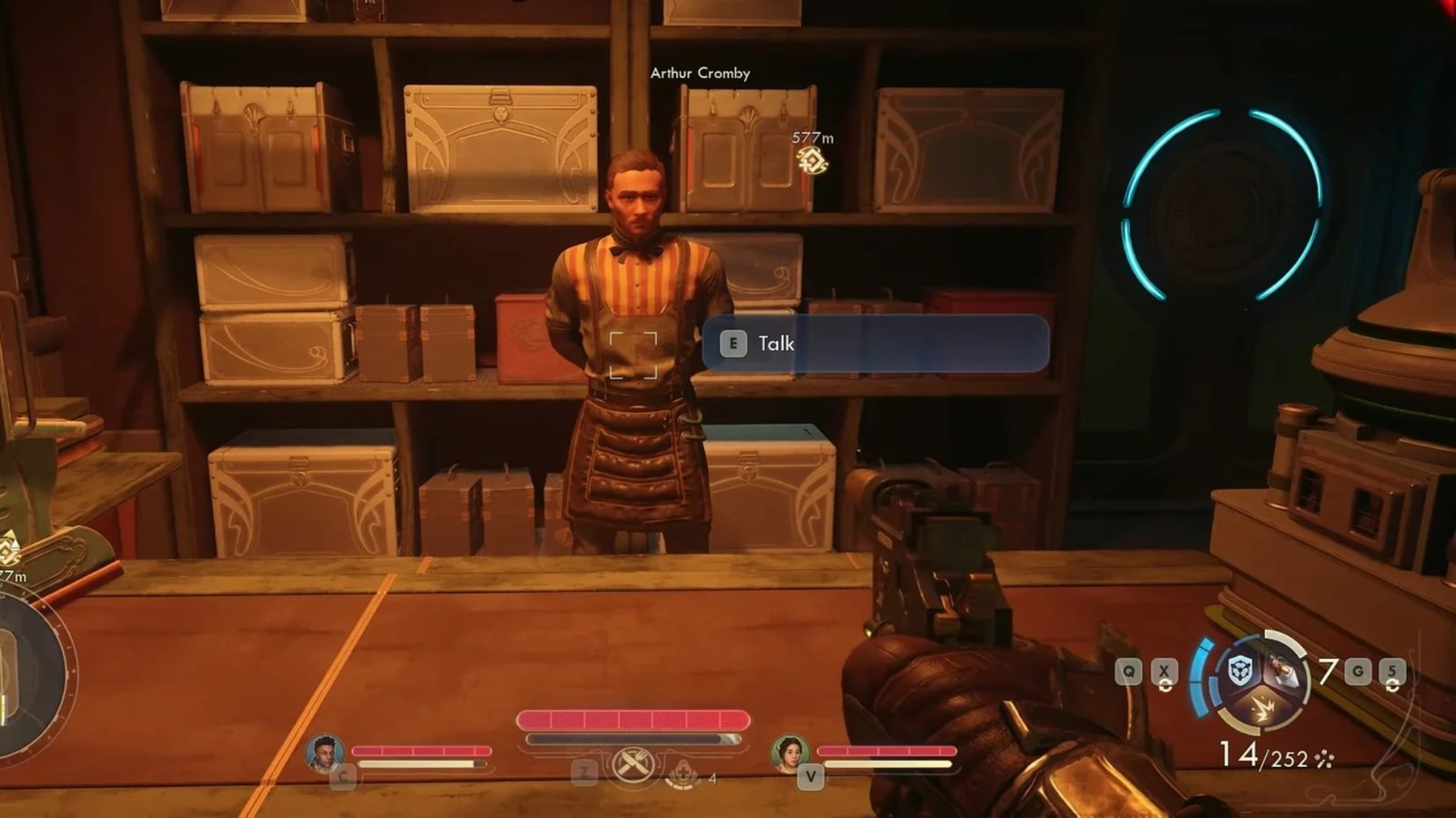Select the left companion's portrait
This screenshot has height=818, width=1456.
[324, 752]
